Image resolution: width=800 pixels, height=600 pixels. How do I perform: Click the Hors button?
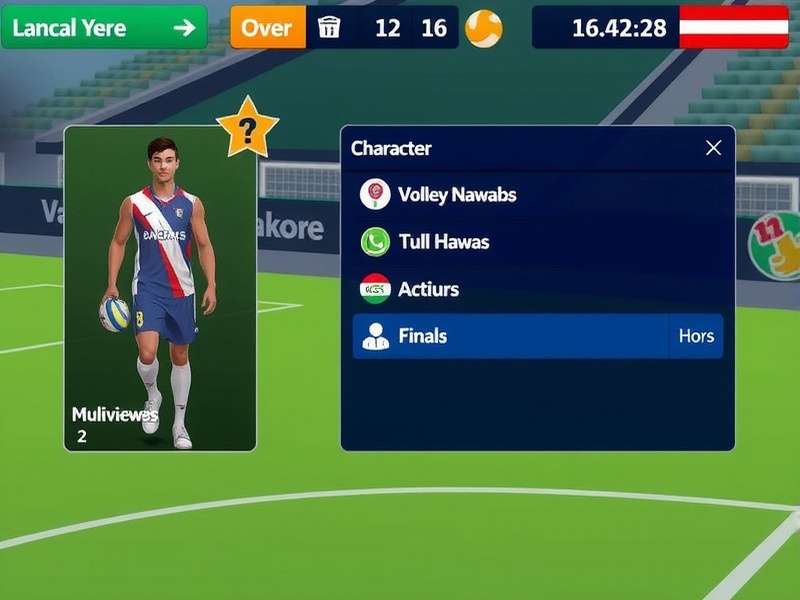(696, 336)
